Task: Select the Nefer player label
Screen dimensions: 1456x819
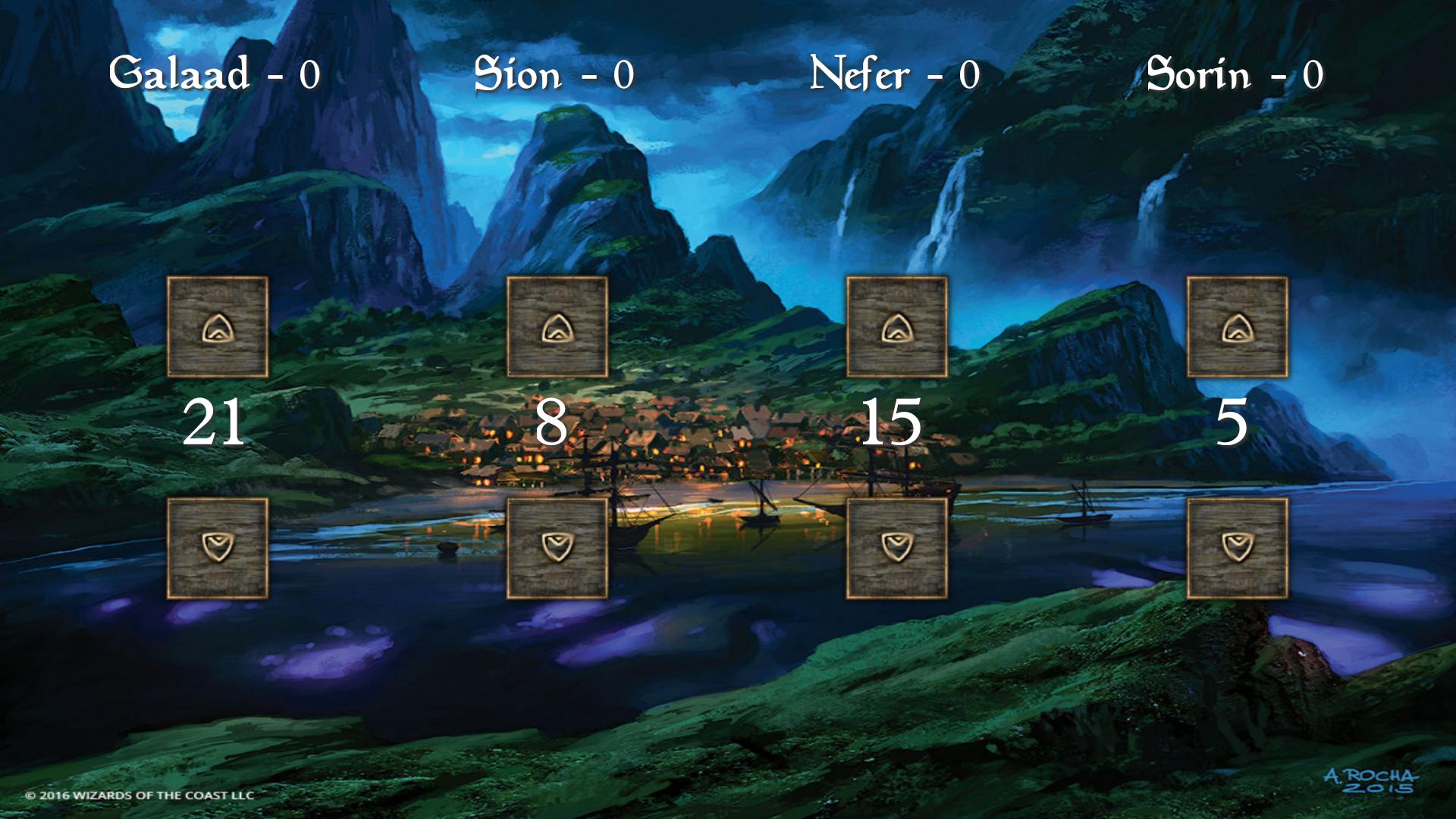Action: coord(861,72)
